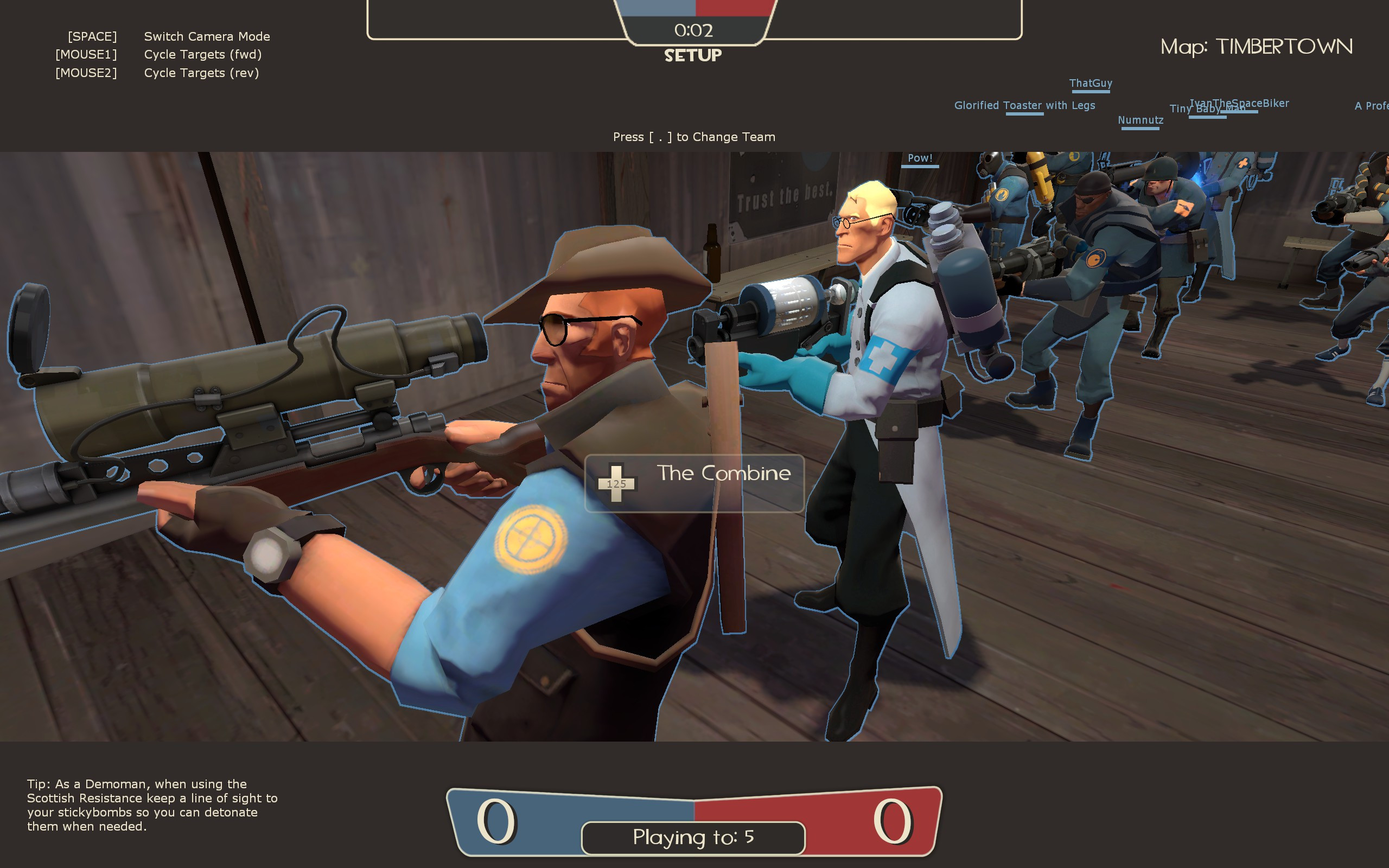This screenshot has width=1389, height=868.
Task: Toggle Cycle Targets (rev) binding
Action: tap(157, 73)
